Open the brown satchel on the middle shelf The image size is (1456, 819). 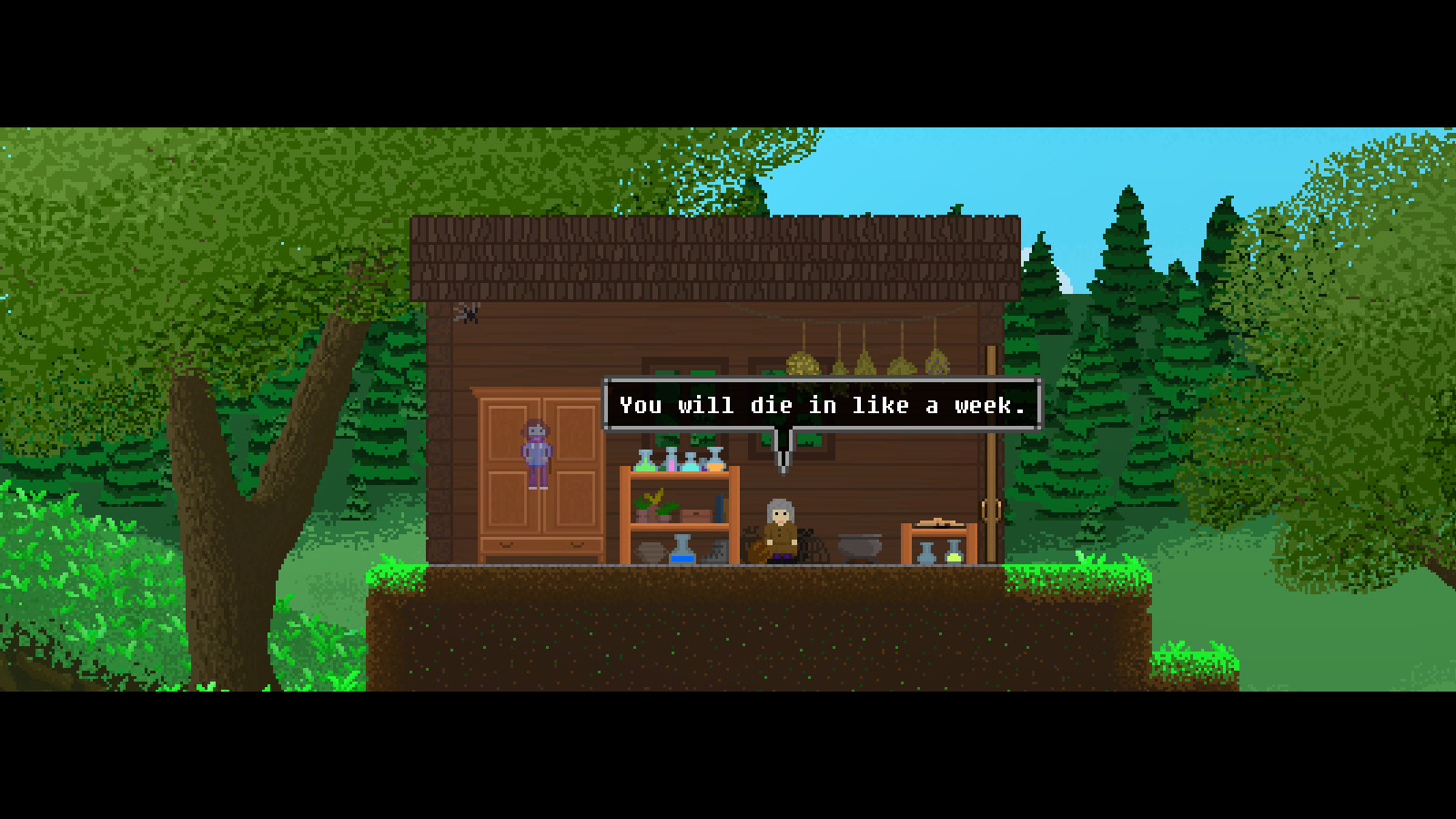click(x=695, y=514)
